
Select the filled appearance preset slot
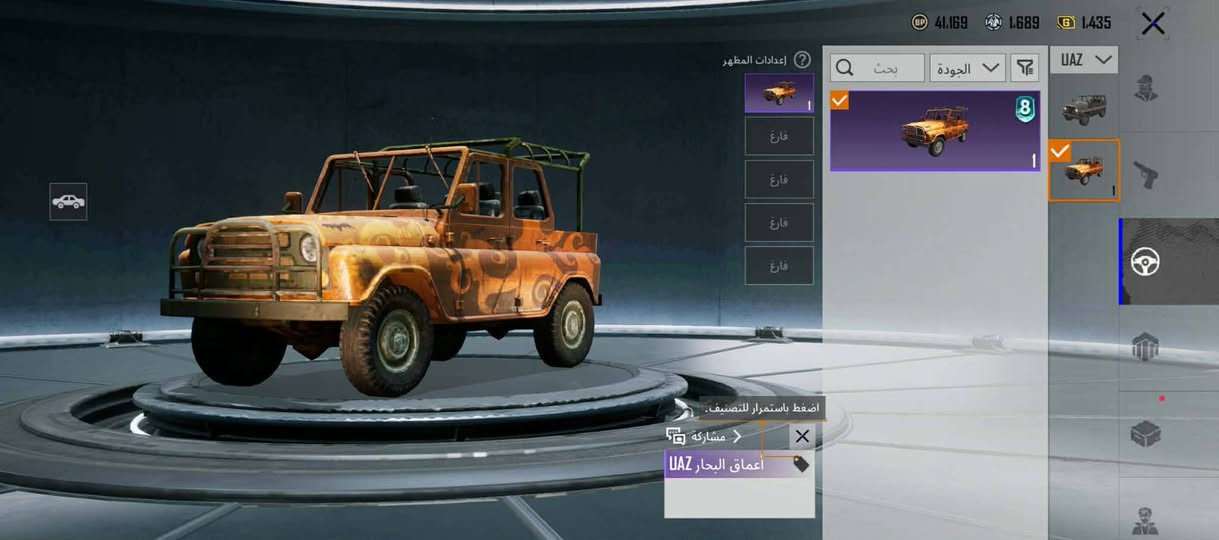[x=779, y=93]
